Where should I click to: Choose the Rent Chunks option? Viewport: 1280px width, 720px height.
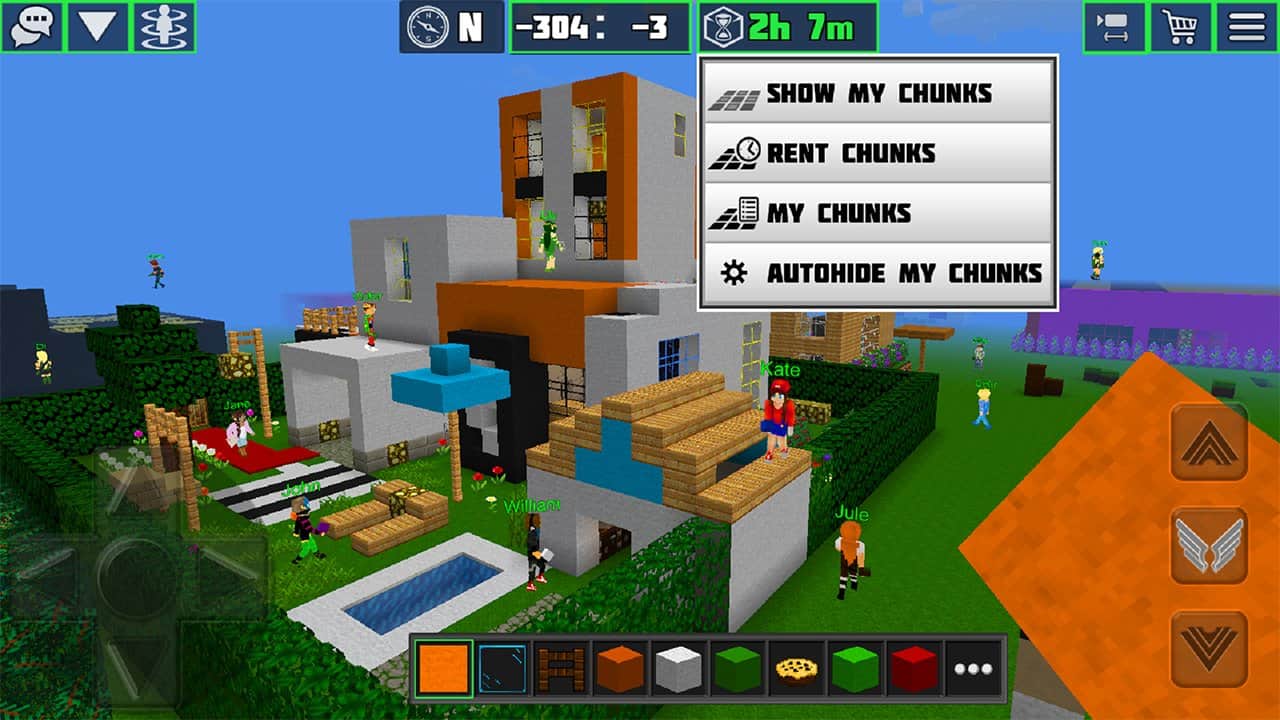pyautogui.click(x=877, y=153)
